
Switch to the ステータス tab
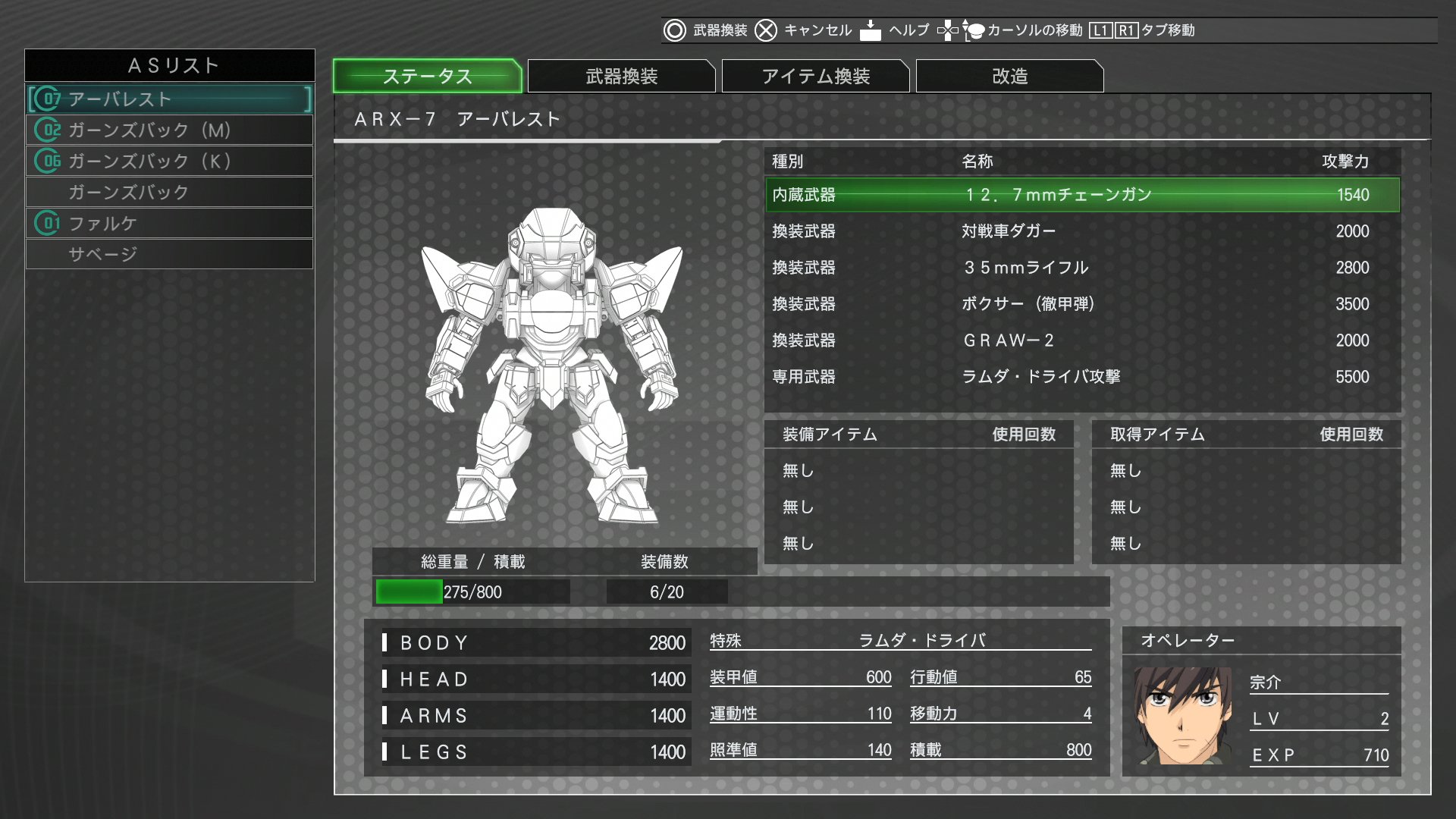click(x=427, y=76)
